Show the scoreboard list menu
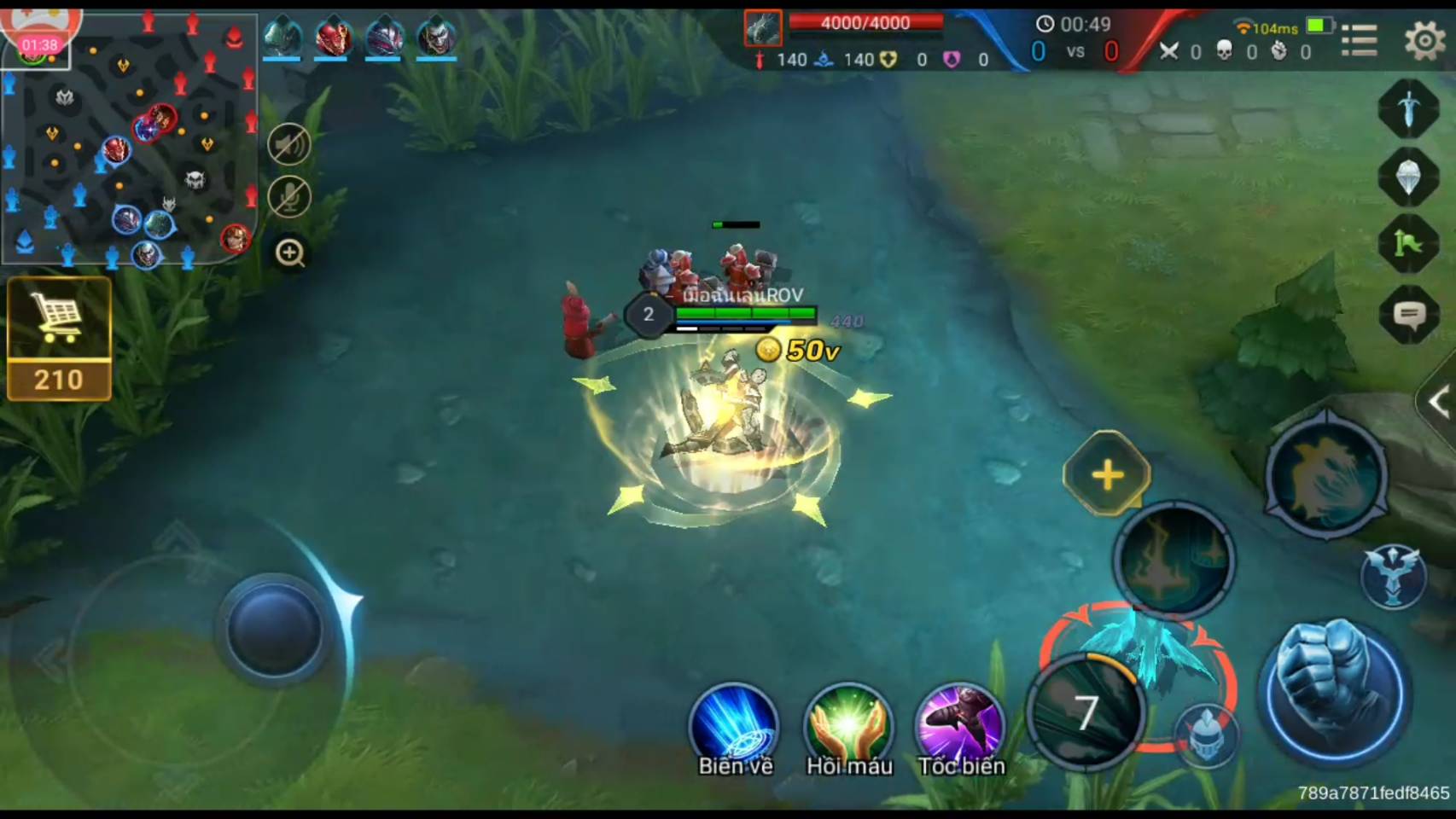The image size is (1456, 819). (1360, 39)
